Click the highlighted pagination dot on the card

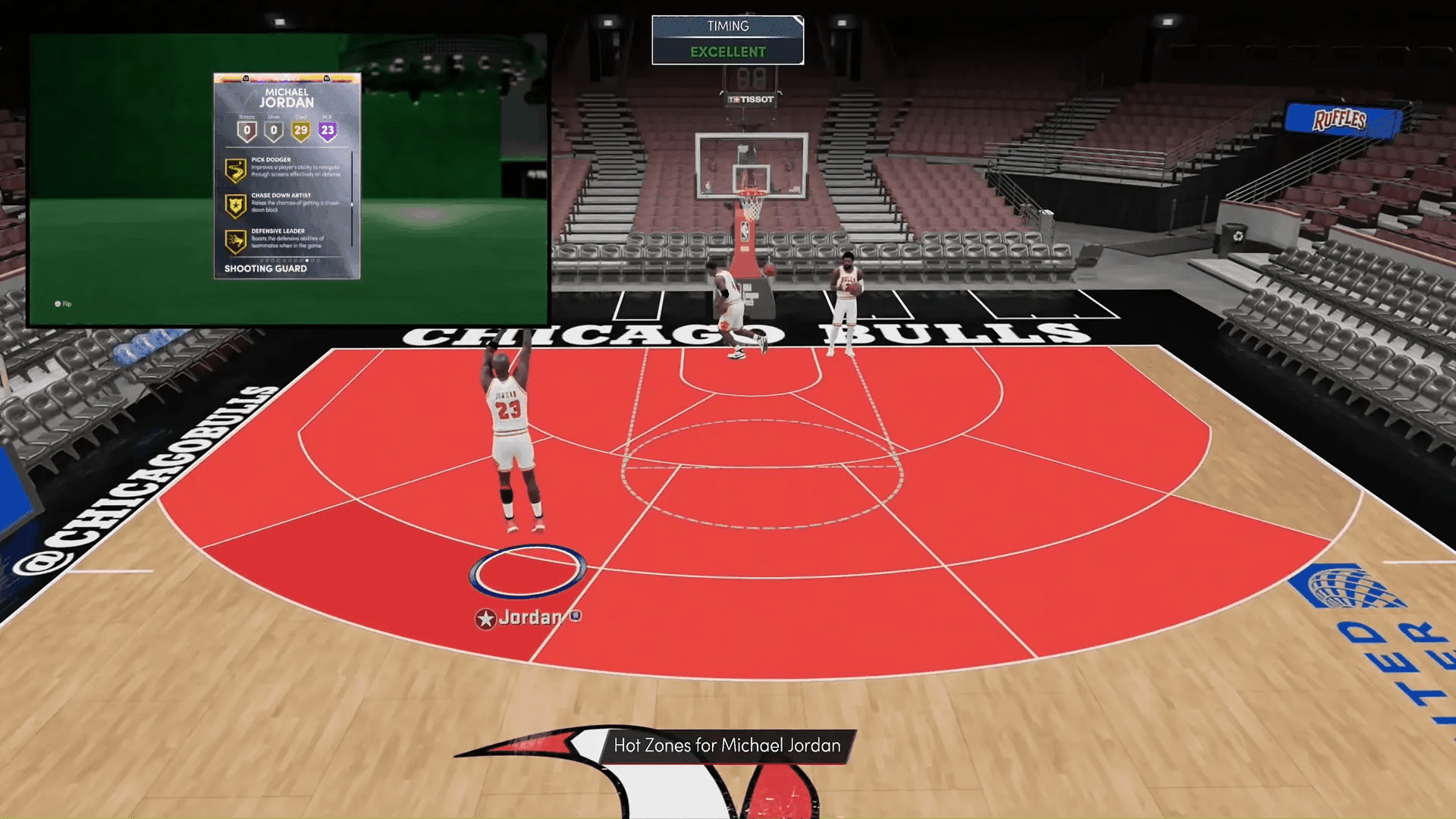[307, 260]
